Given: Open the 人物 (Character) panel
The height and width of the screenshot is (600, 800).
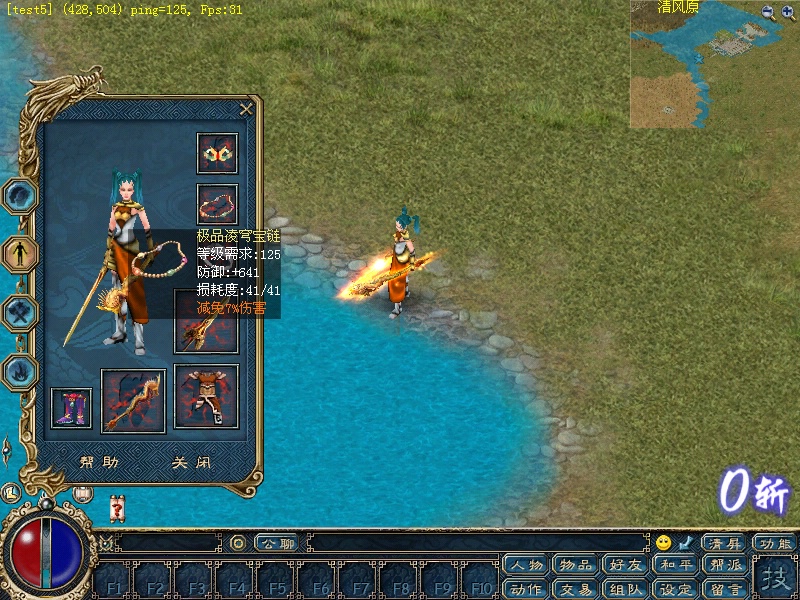Looking at the screenshot, I should coord(525,566).
